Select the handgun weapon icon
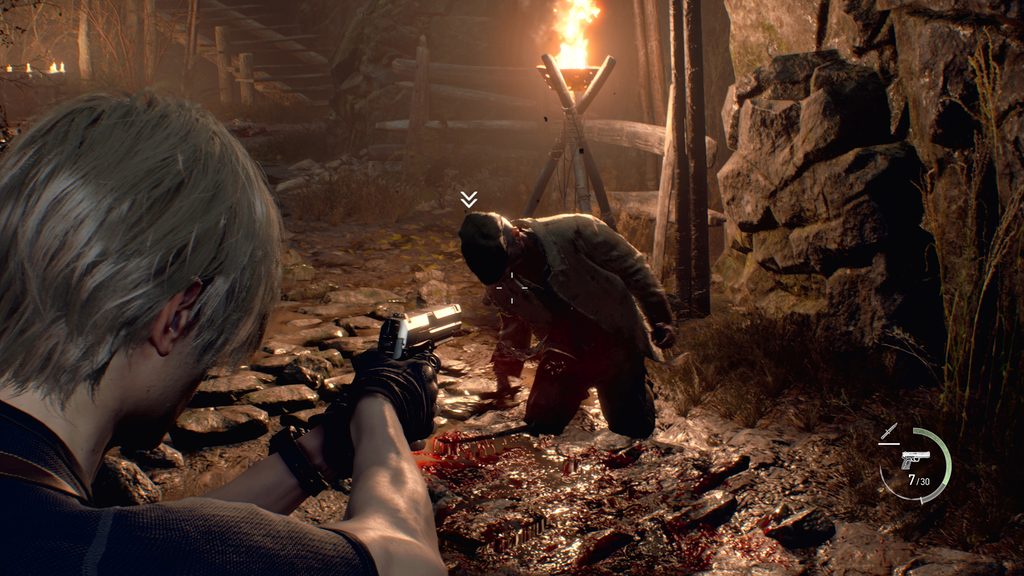The image size is (1024, 576). pyautogui.click(x=914, y=459)
